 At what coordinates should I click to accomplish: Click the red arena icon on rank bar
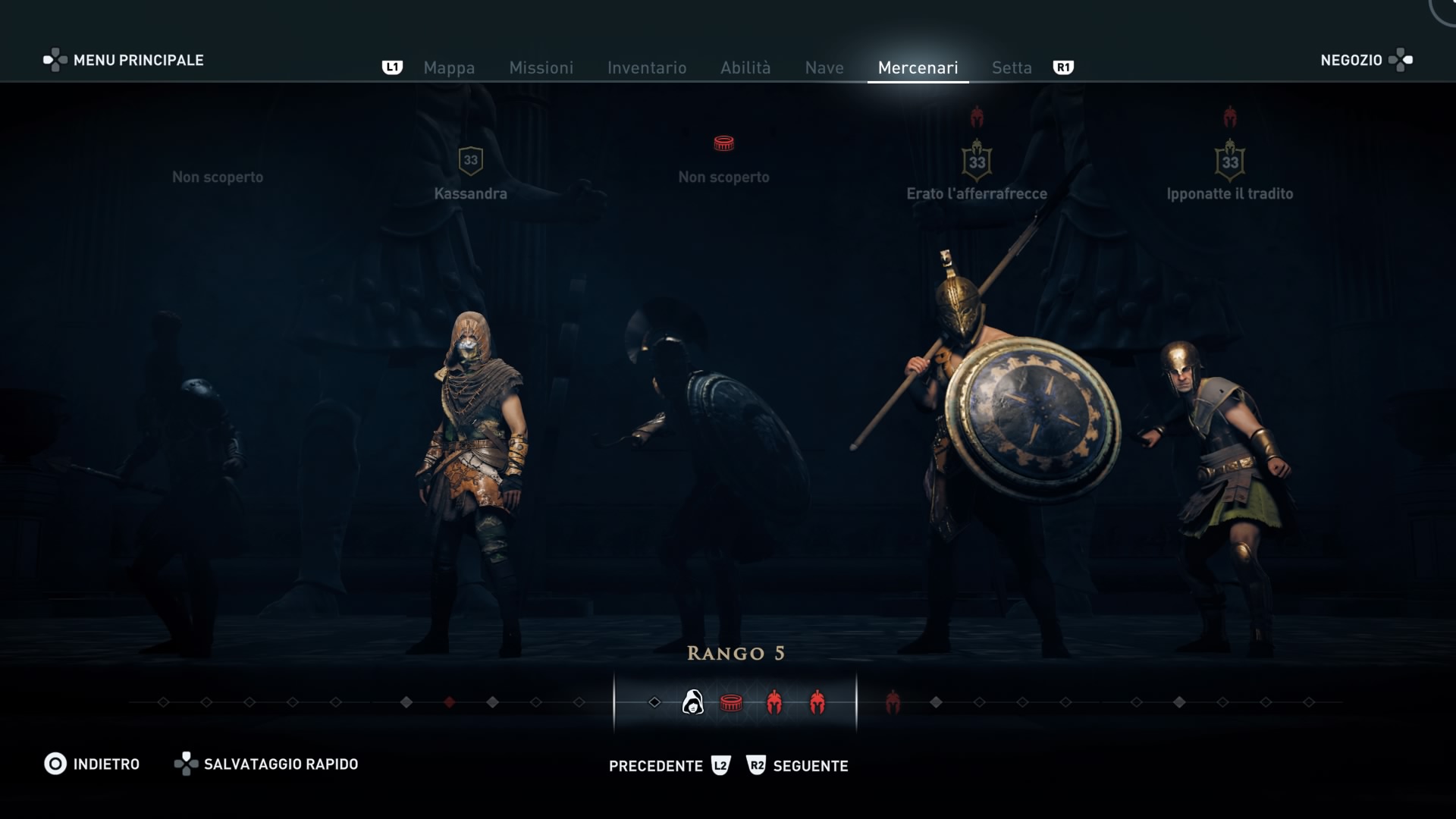[x=731, y=703]
